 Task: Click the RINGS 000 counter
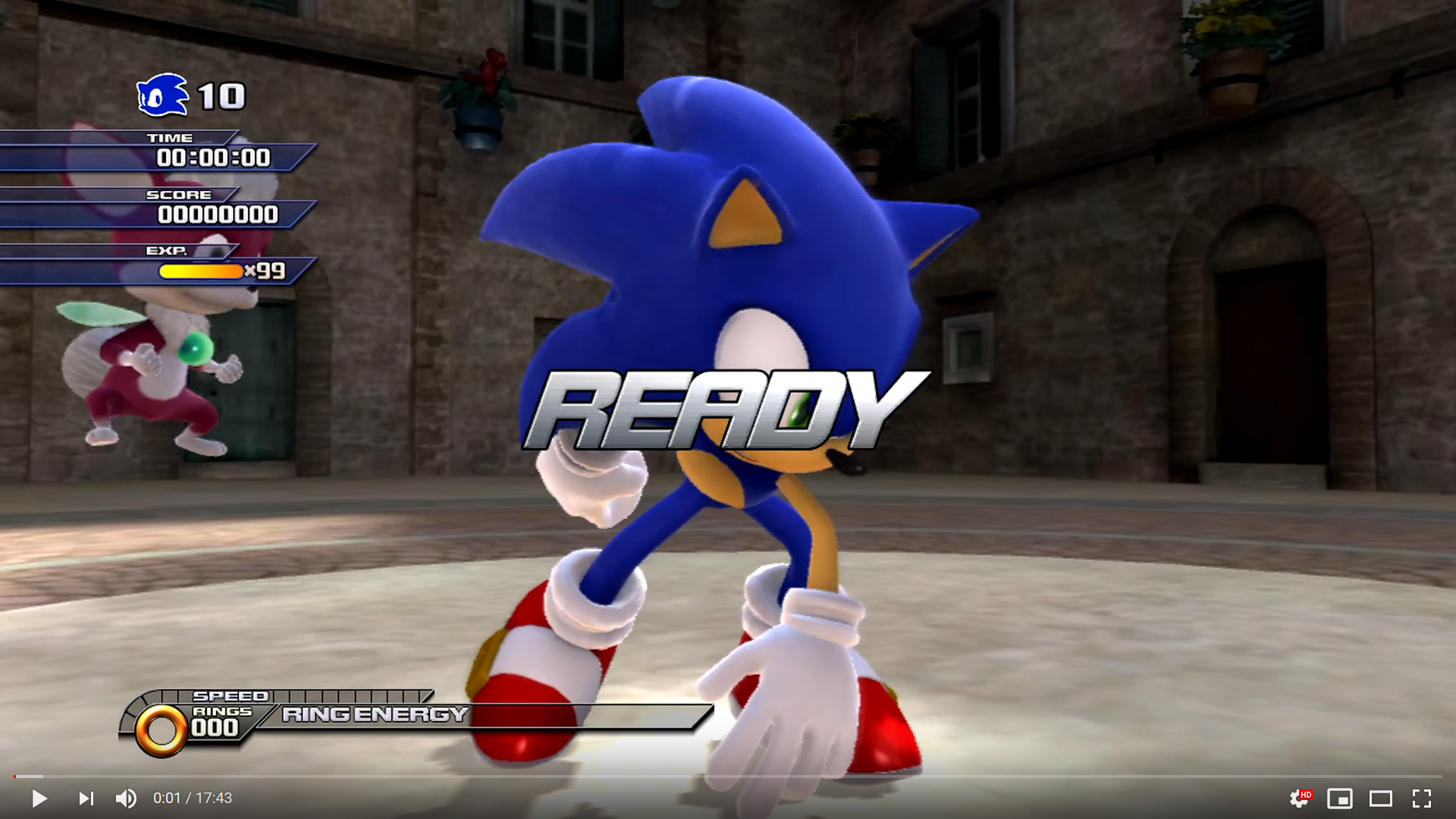pos(215,726)
